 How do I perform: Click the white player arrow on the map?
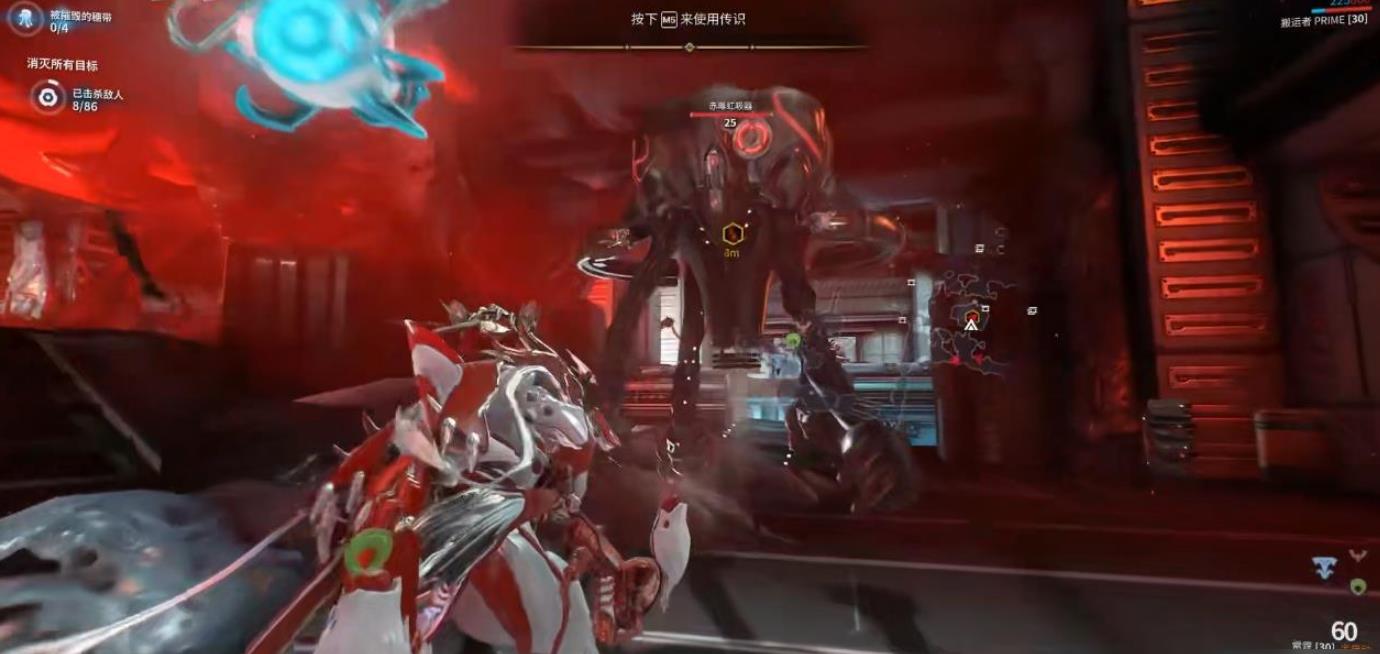[x=970, y=325]
